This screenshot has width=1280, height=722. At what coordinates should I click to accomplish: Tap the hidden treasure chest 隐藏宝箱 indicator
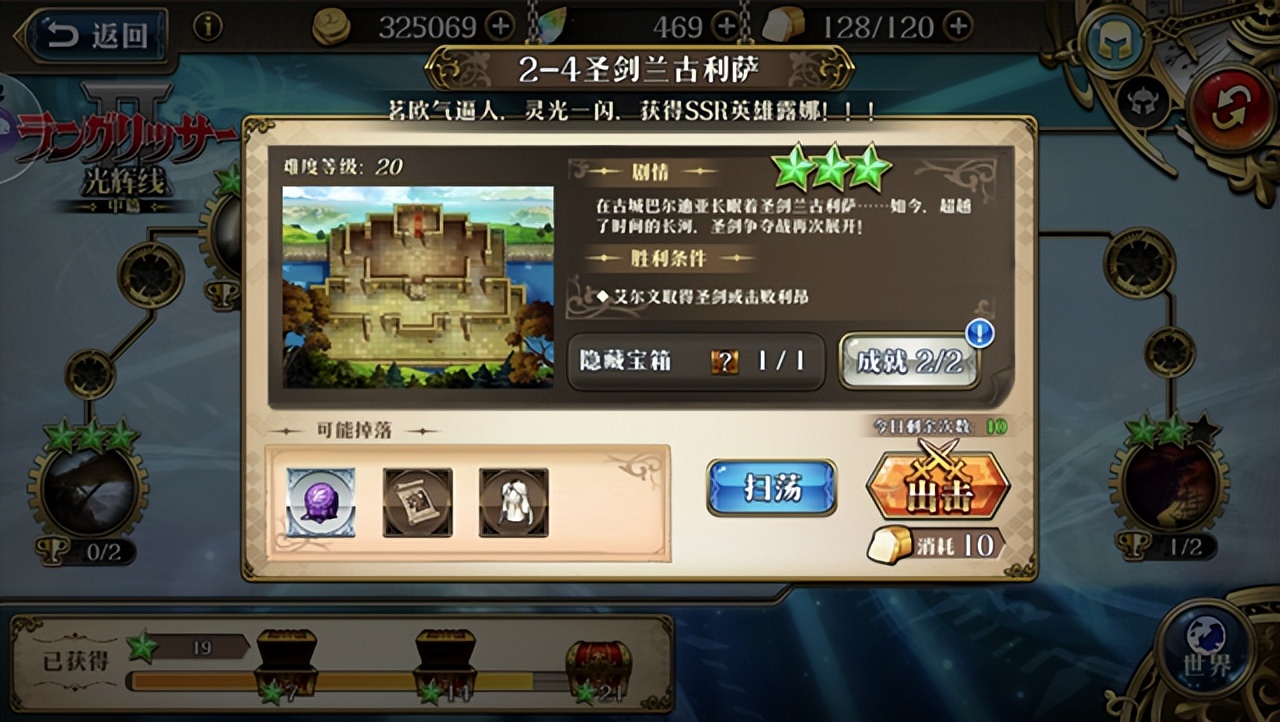click(x=695, y=362)
